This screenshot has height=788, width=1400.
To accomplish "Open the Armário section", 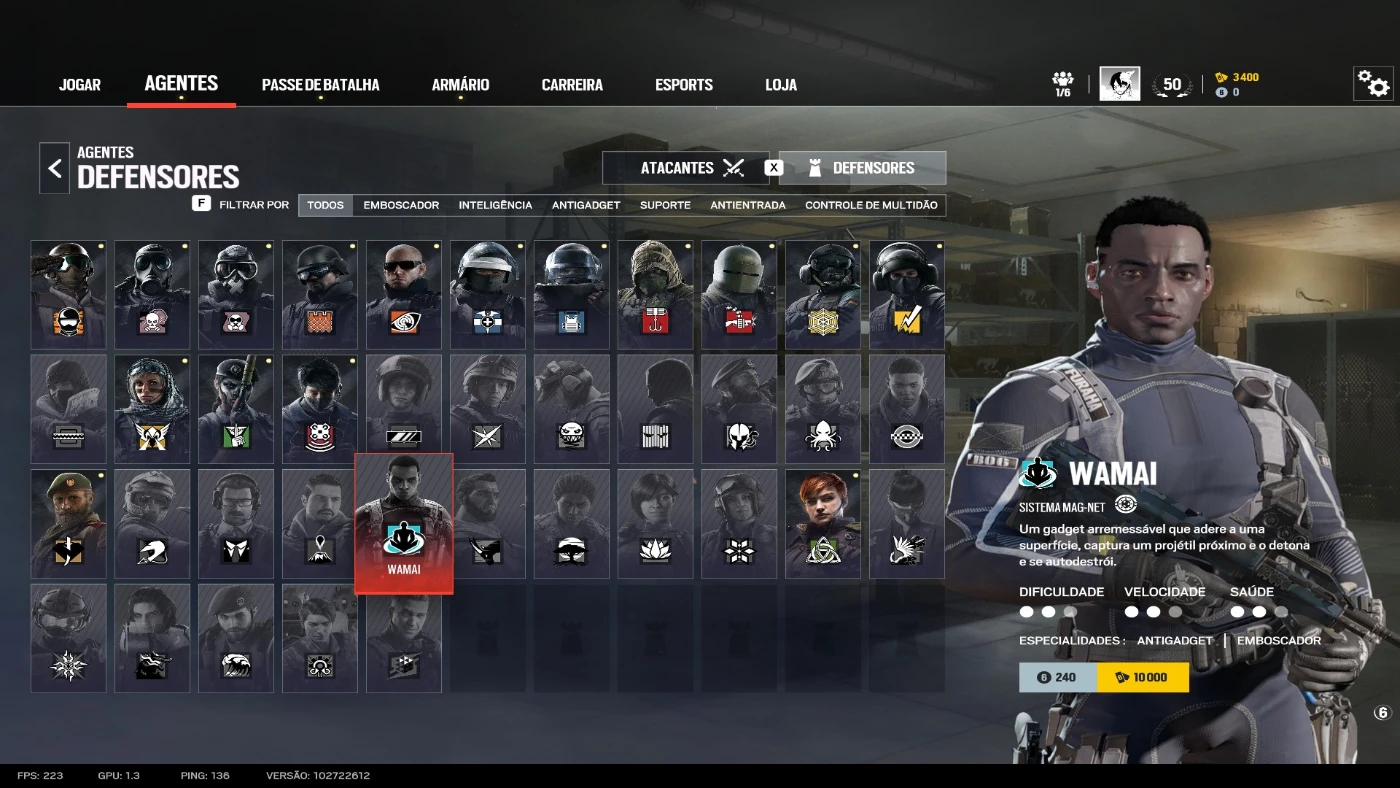I will (x=460, y=85).
